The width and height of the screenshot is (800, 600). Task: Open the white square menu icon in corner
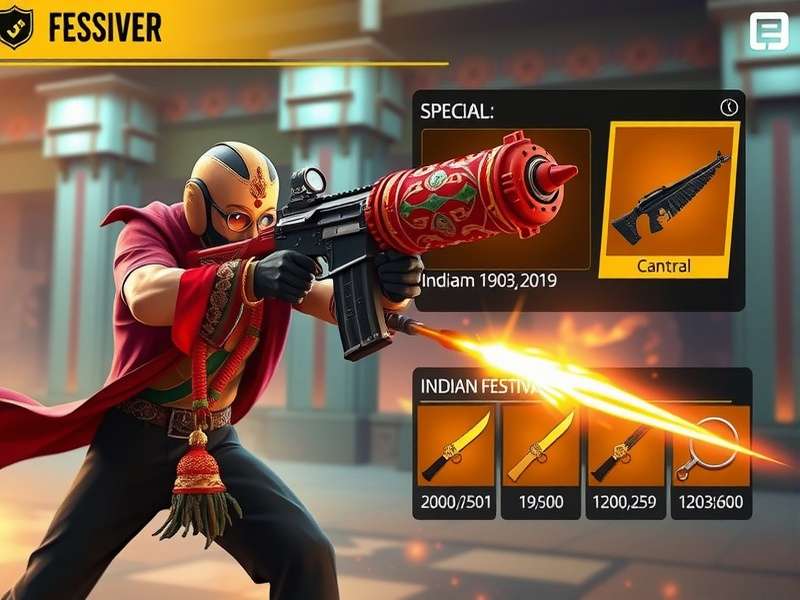tap(769, 32)
